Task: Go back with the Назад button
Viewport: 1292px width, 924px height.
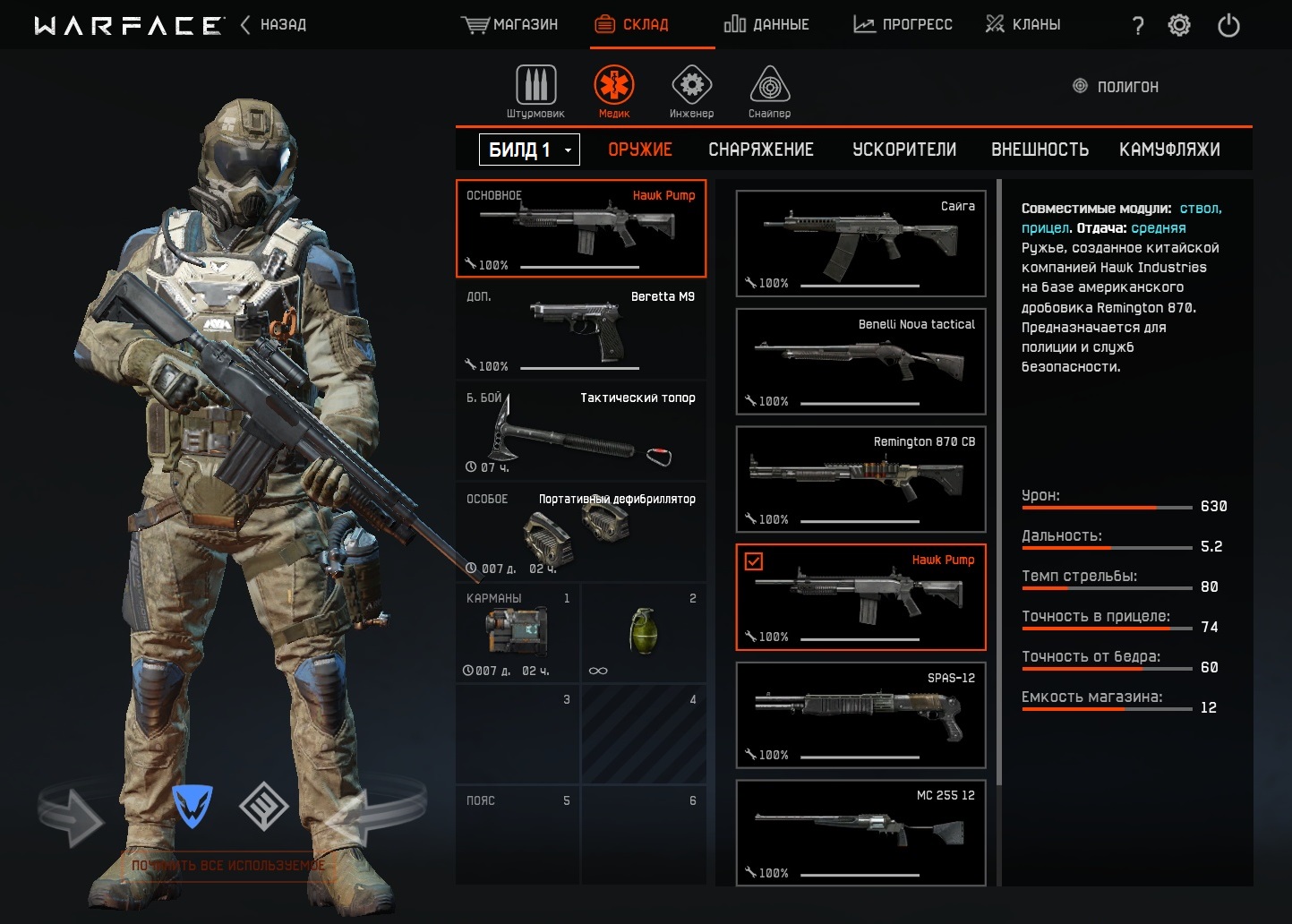Action: pyautogui.click(x=274, y=24)
